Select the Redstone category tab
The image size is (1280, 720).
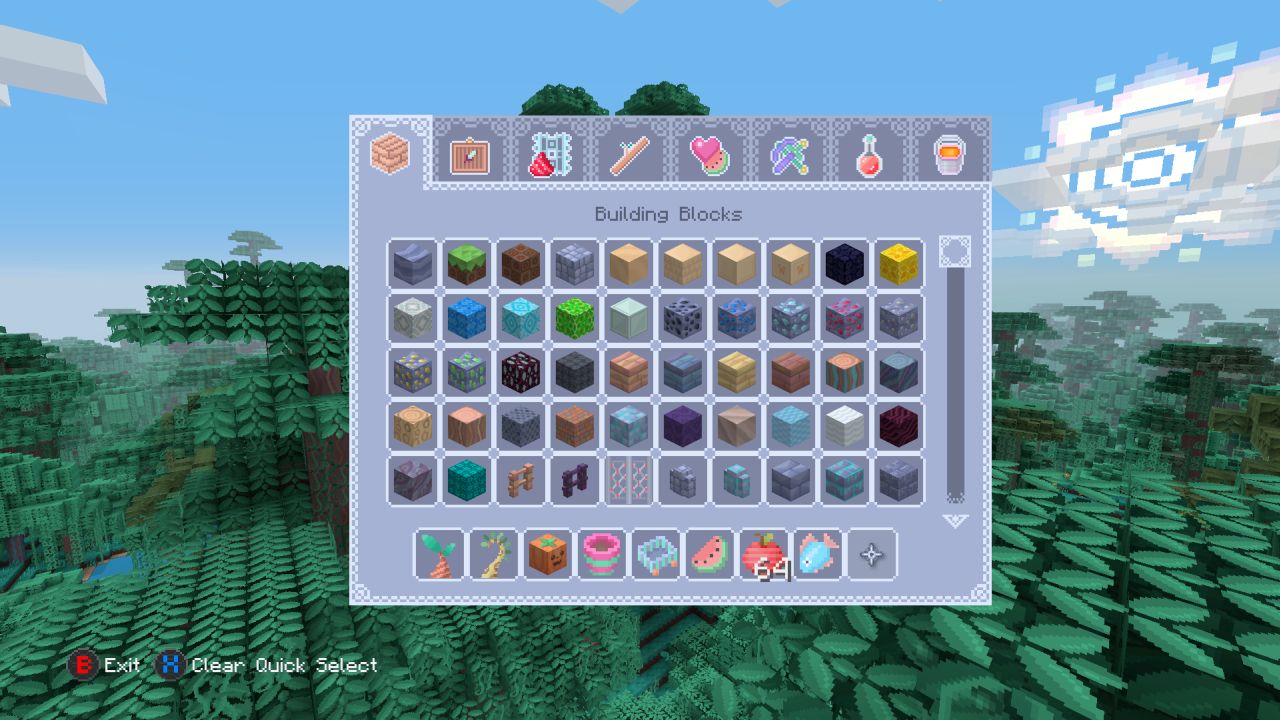click(x=549, y=156)
